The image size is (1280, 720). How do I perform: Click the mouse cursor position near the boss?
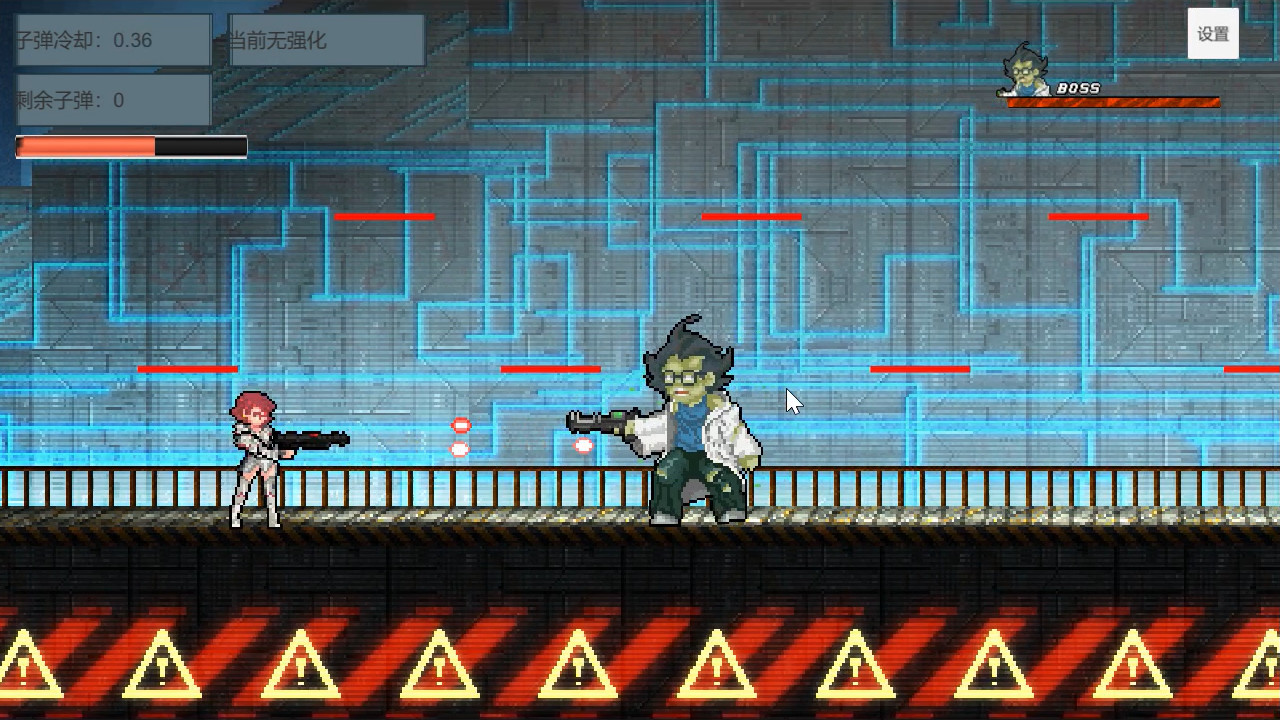(x=792, y=399)
